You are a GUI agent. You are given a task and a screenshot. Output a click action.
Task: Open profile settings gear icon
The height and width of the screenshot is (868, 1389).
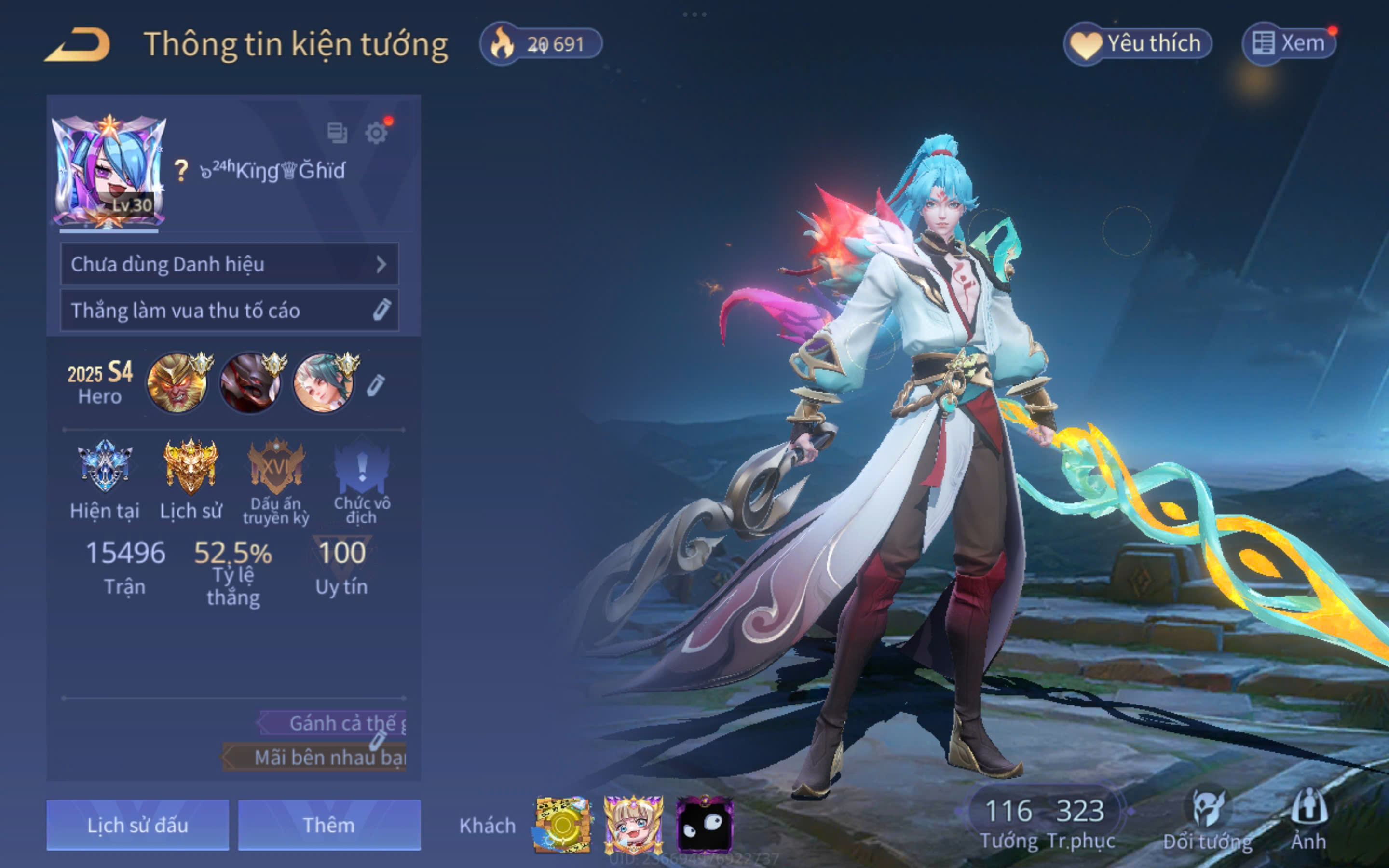coord(376,133)
